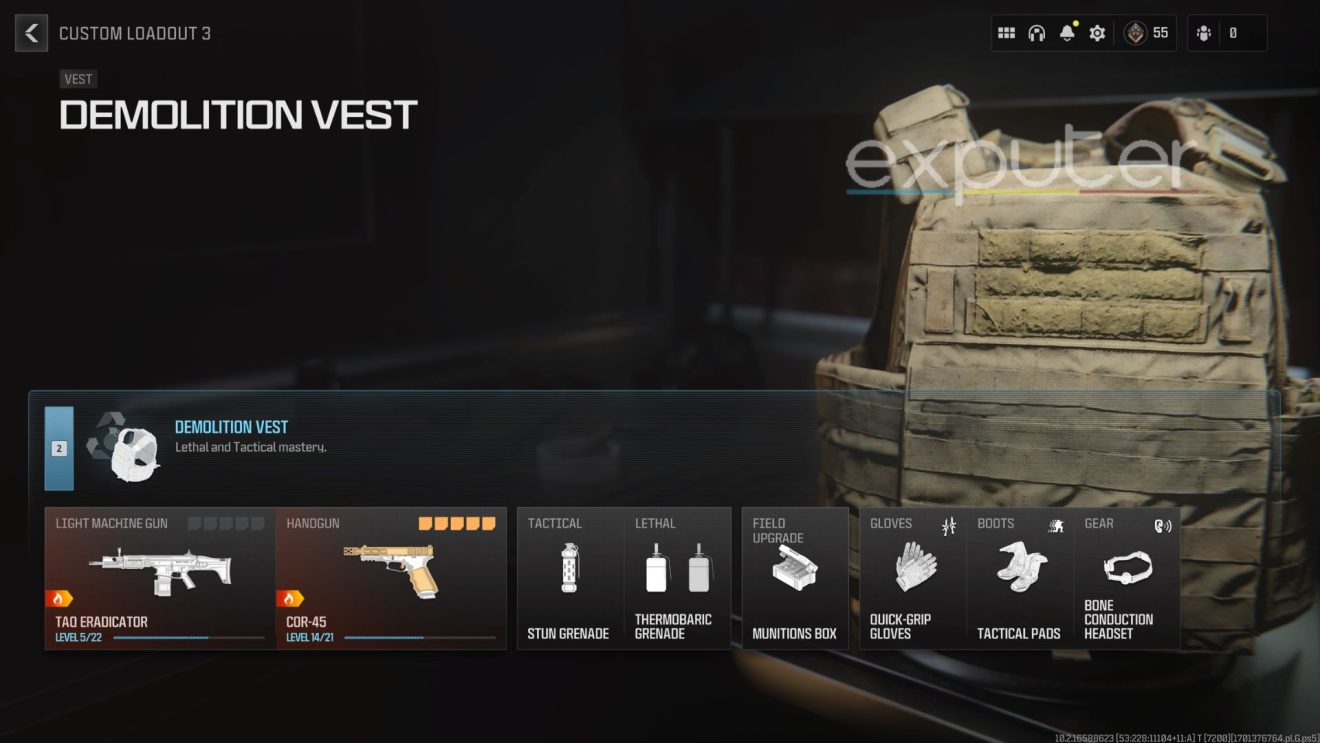Select the Bone Conduction Headset gear
Image resolution: width=1320 pixels, height=743 pixels.
(x=1126, y=570)
